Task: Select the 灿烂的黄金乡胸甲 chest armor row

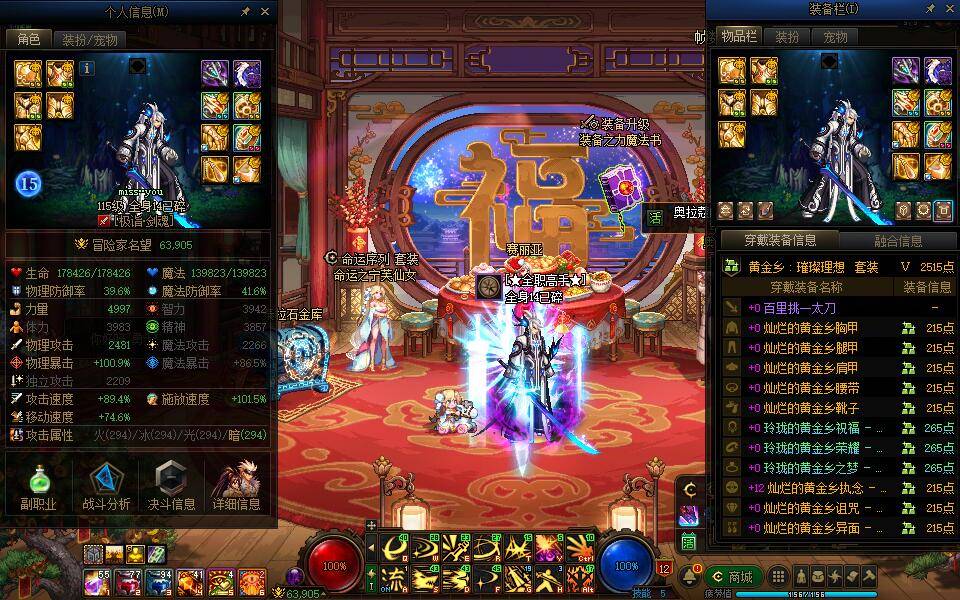Action: 810,328
